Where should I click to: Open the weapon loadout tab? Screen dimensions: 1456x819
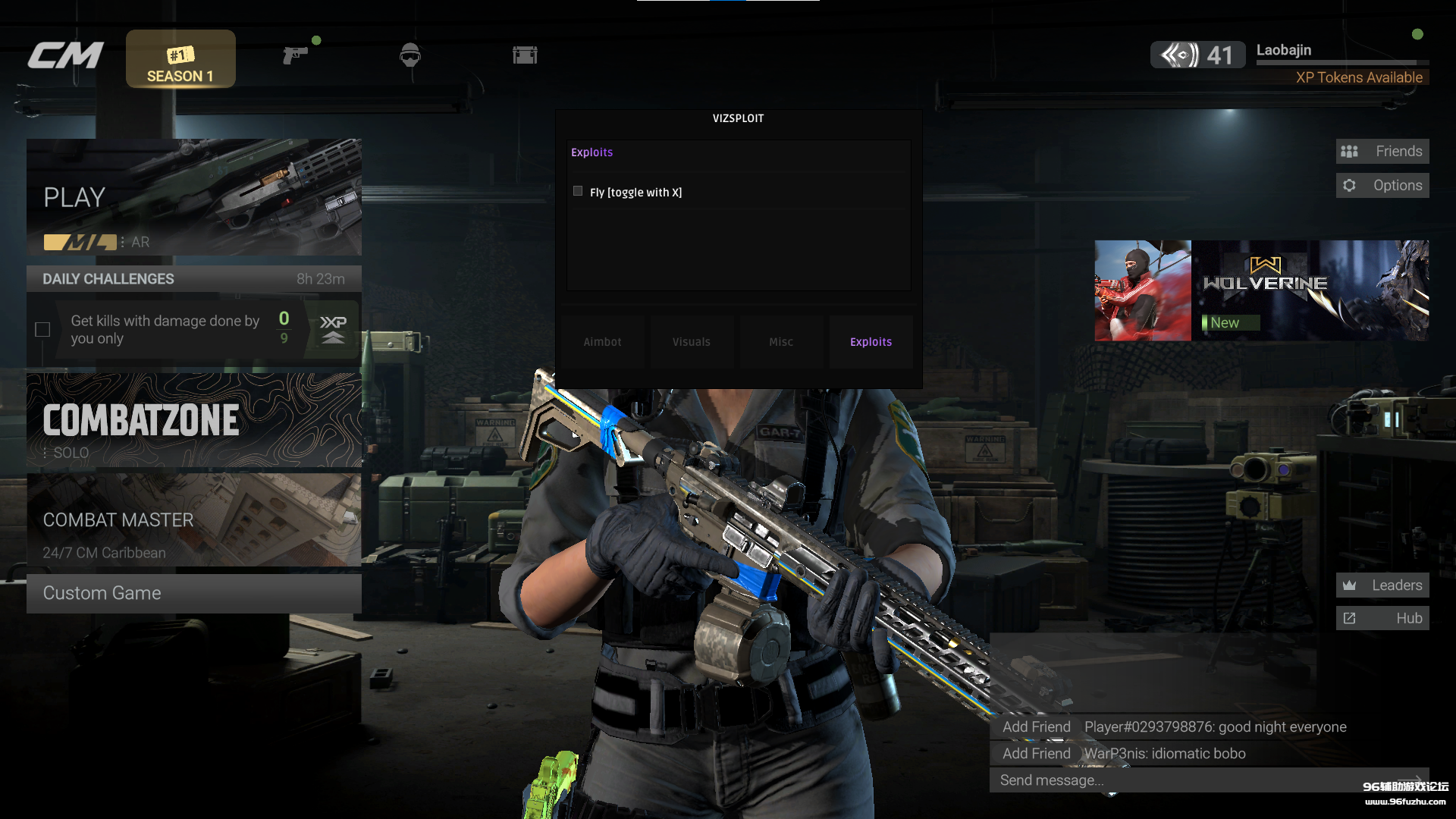point(295,55)
